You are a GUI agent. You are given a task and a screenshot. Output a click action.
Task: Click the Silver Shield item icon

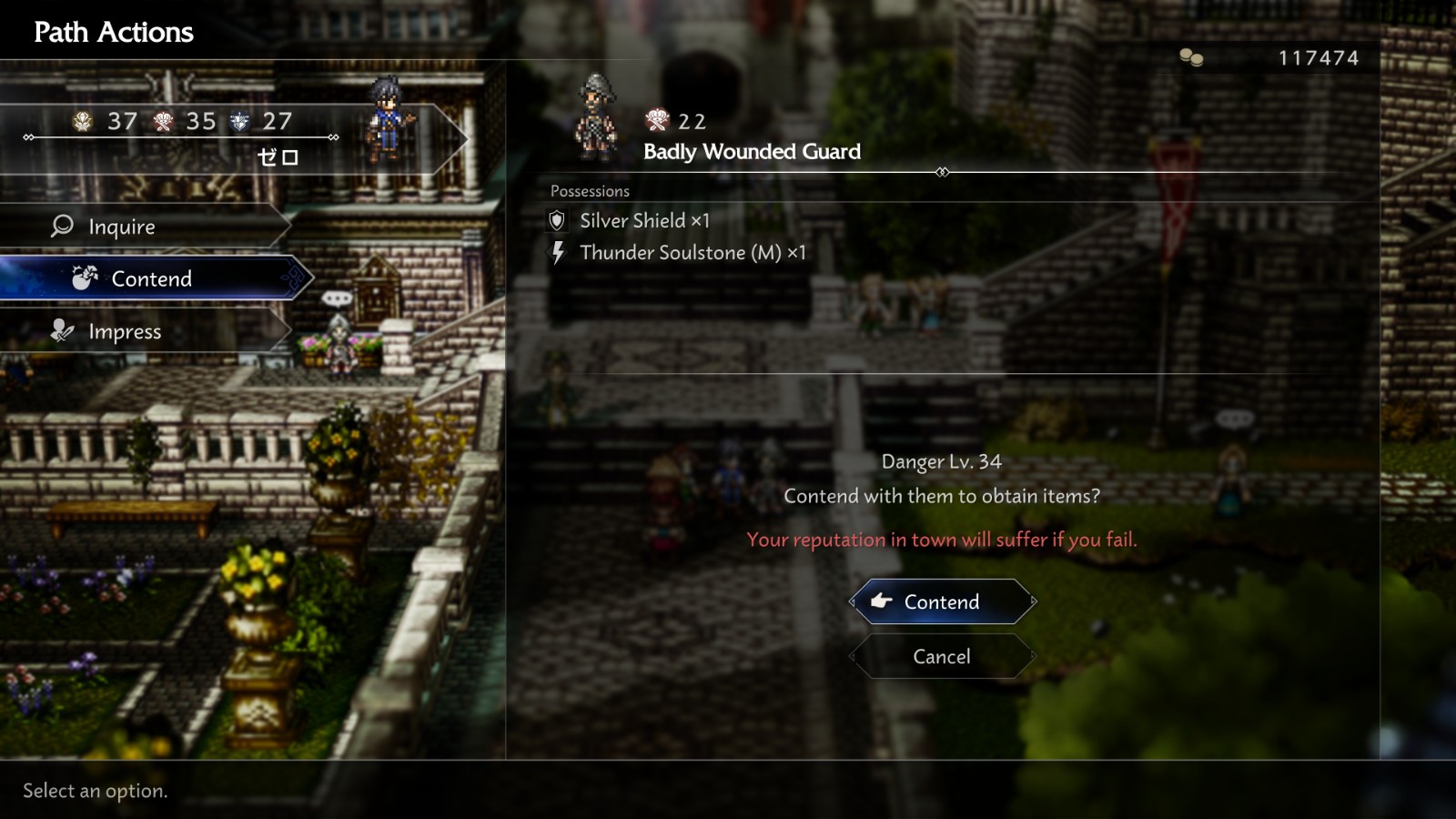559,220
